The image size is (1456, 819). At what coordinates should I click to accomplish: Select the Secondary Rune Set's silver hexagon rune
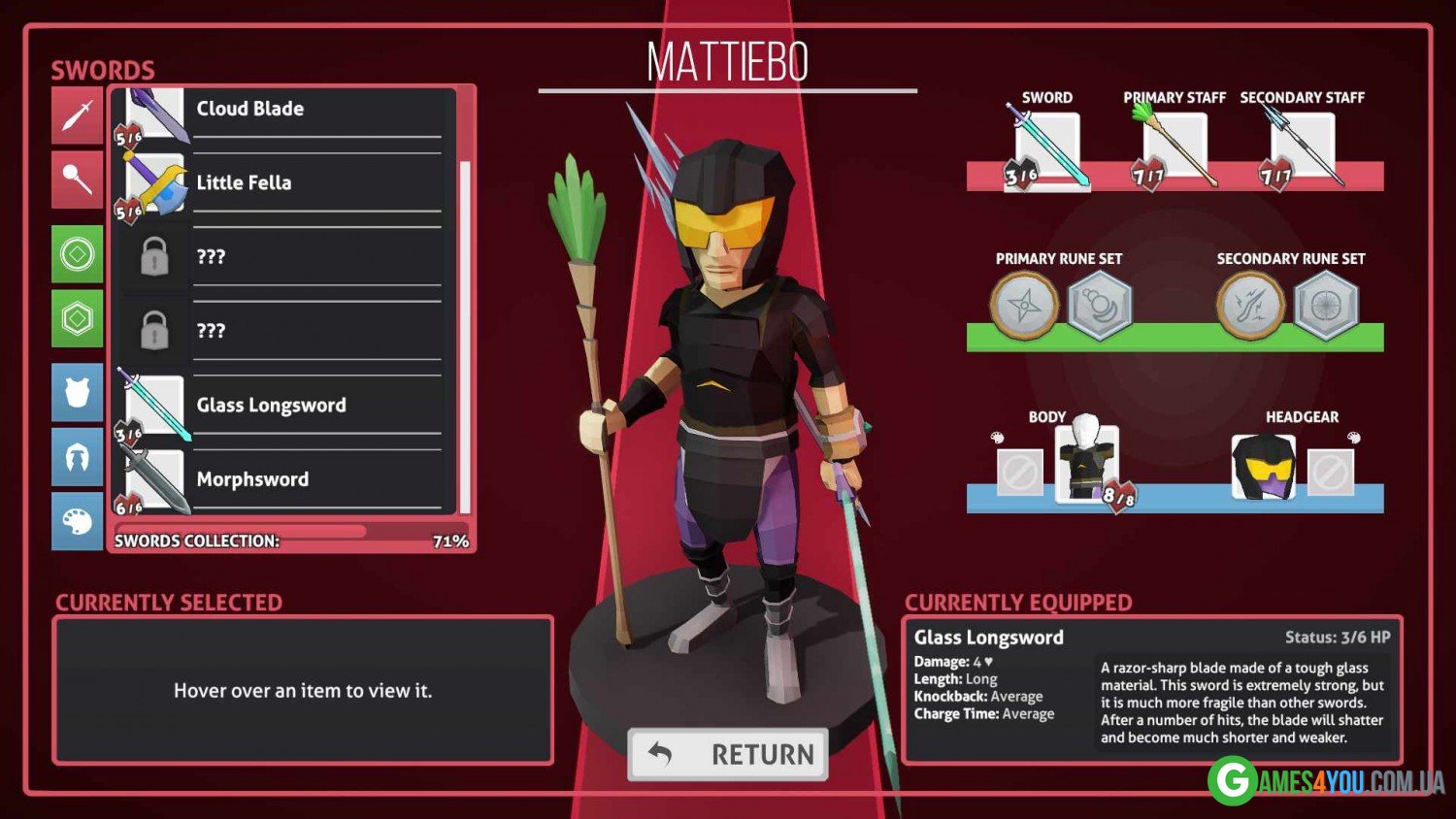(x=1326, y=306)
